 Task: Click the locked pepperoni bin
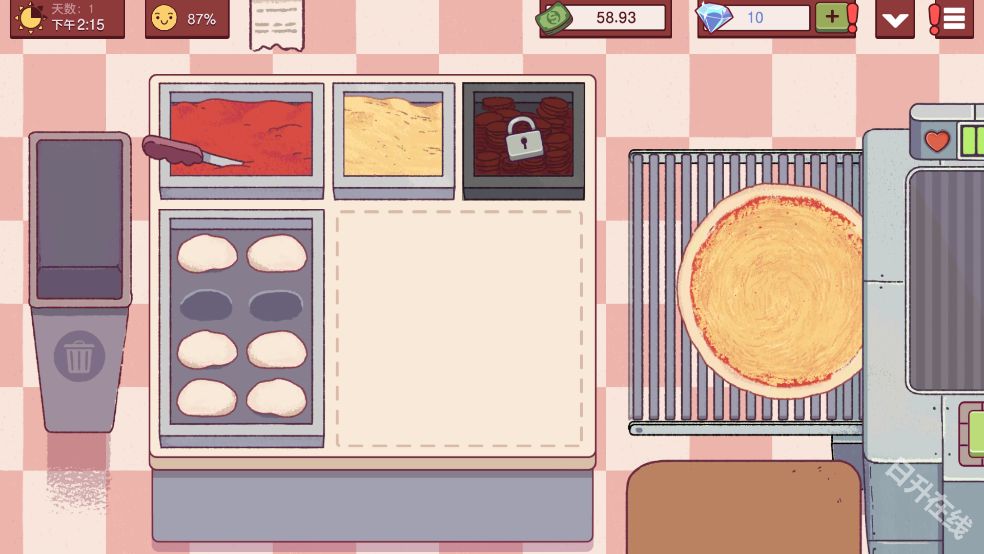(523, 137)
